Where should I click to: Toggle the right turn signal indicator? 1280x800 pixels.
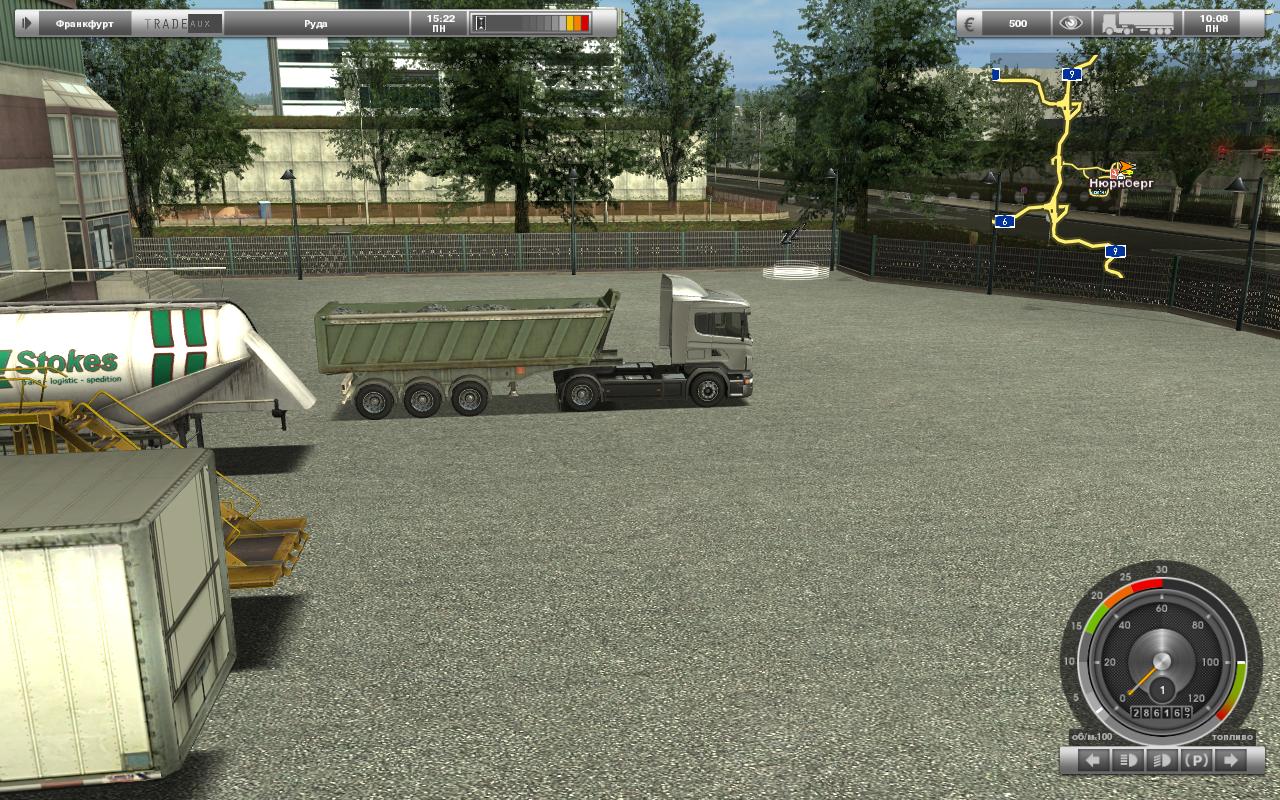tap(1230, 760)
